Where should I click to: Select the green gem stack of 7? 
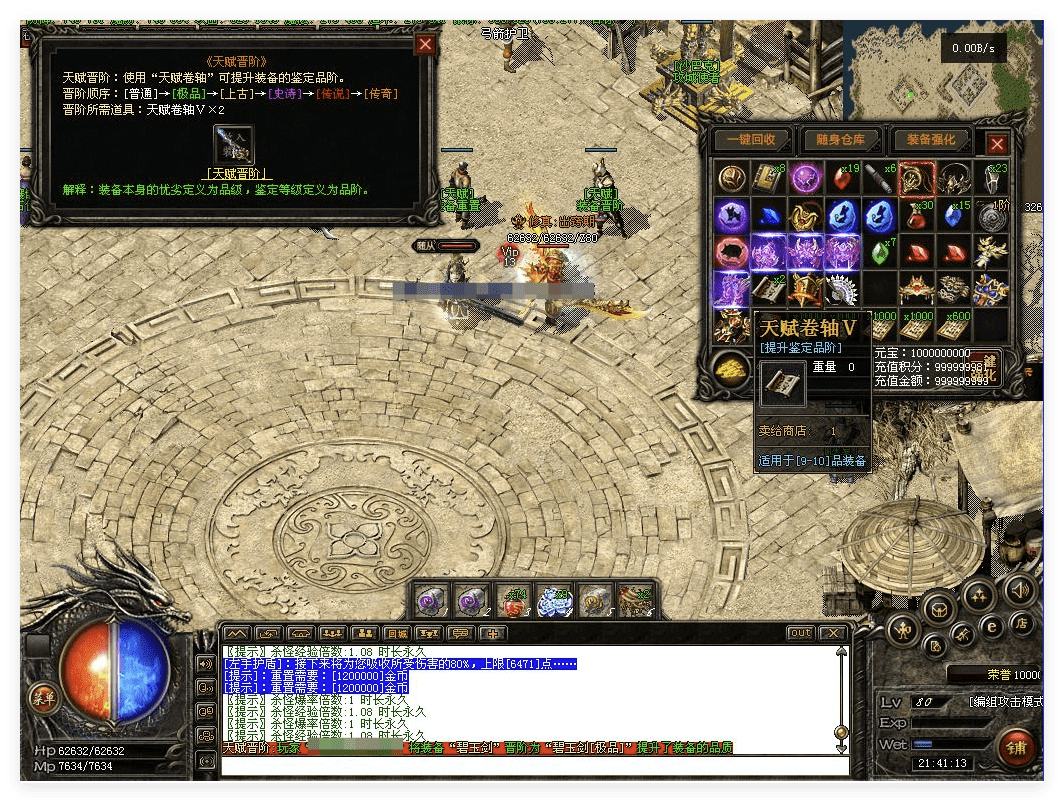879,252
